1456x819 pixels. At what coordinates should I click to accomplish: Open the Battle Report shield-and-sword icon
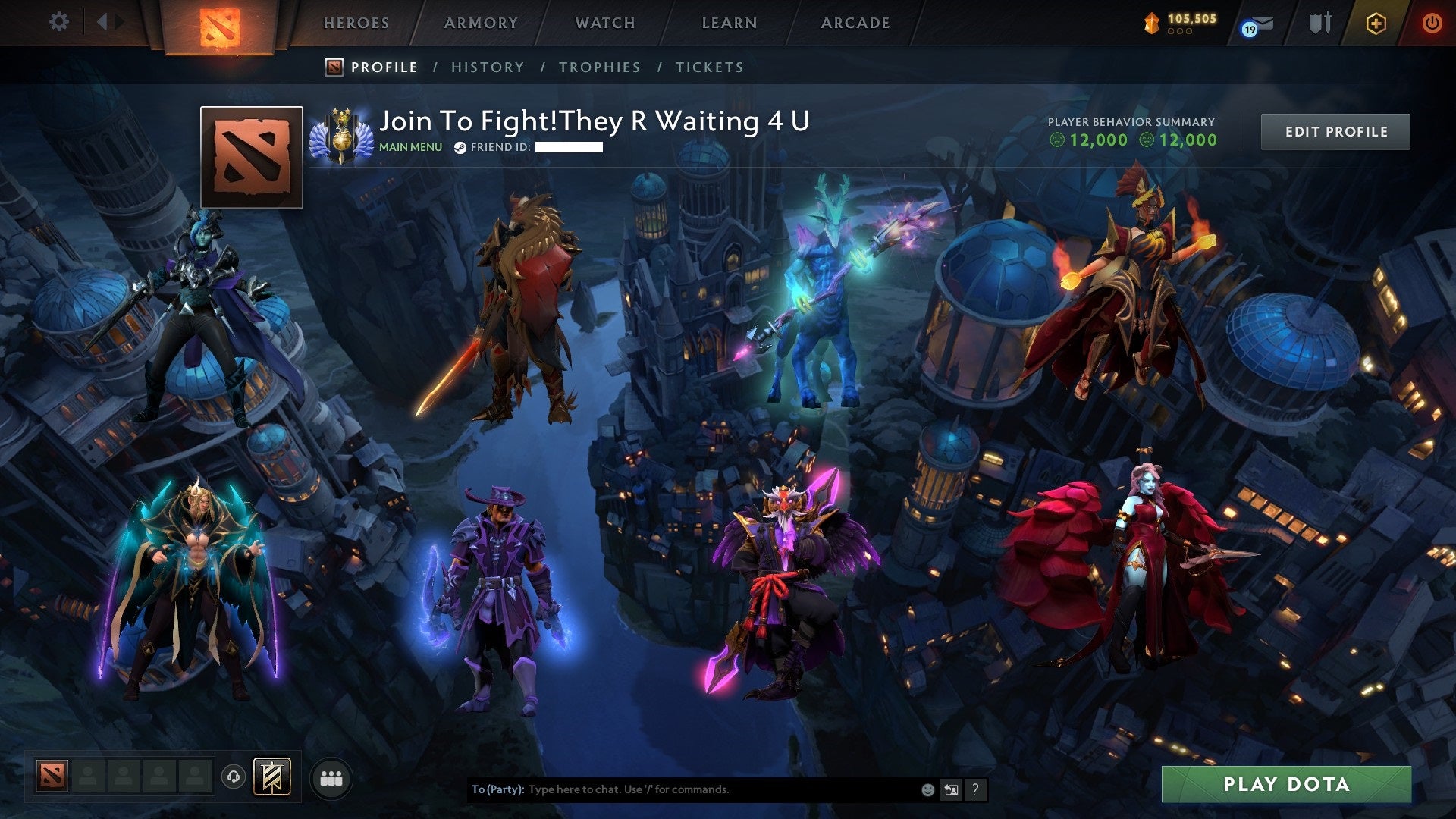(1319, 23)
